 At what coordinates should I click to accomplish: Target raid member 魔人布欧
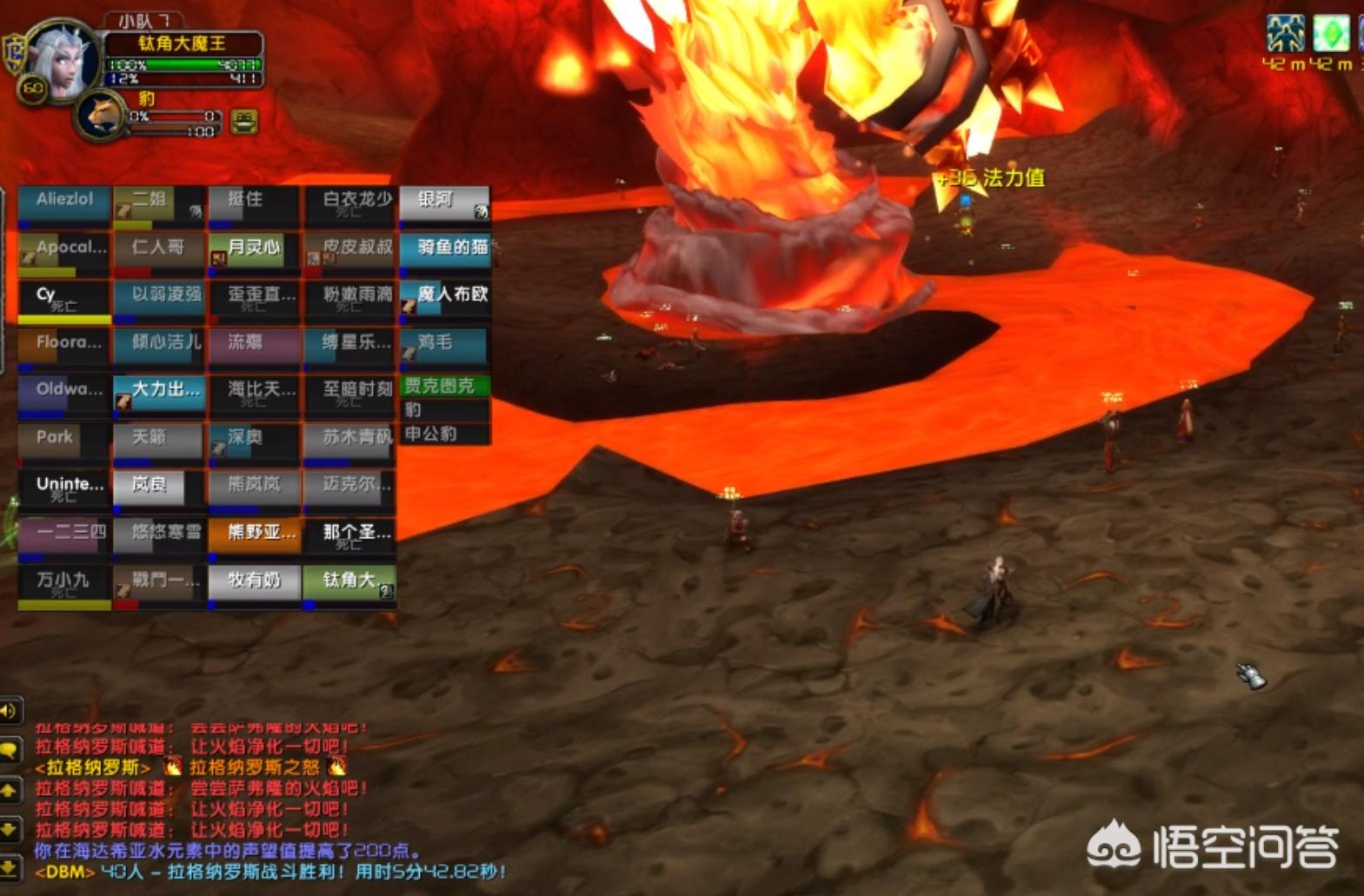445,297
